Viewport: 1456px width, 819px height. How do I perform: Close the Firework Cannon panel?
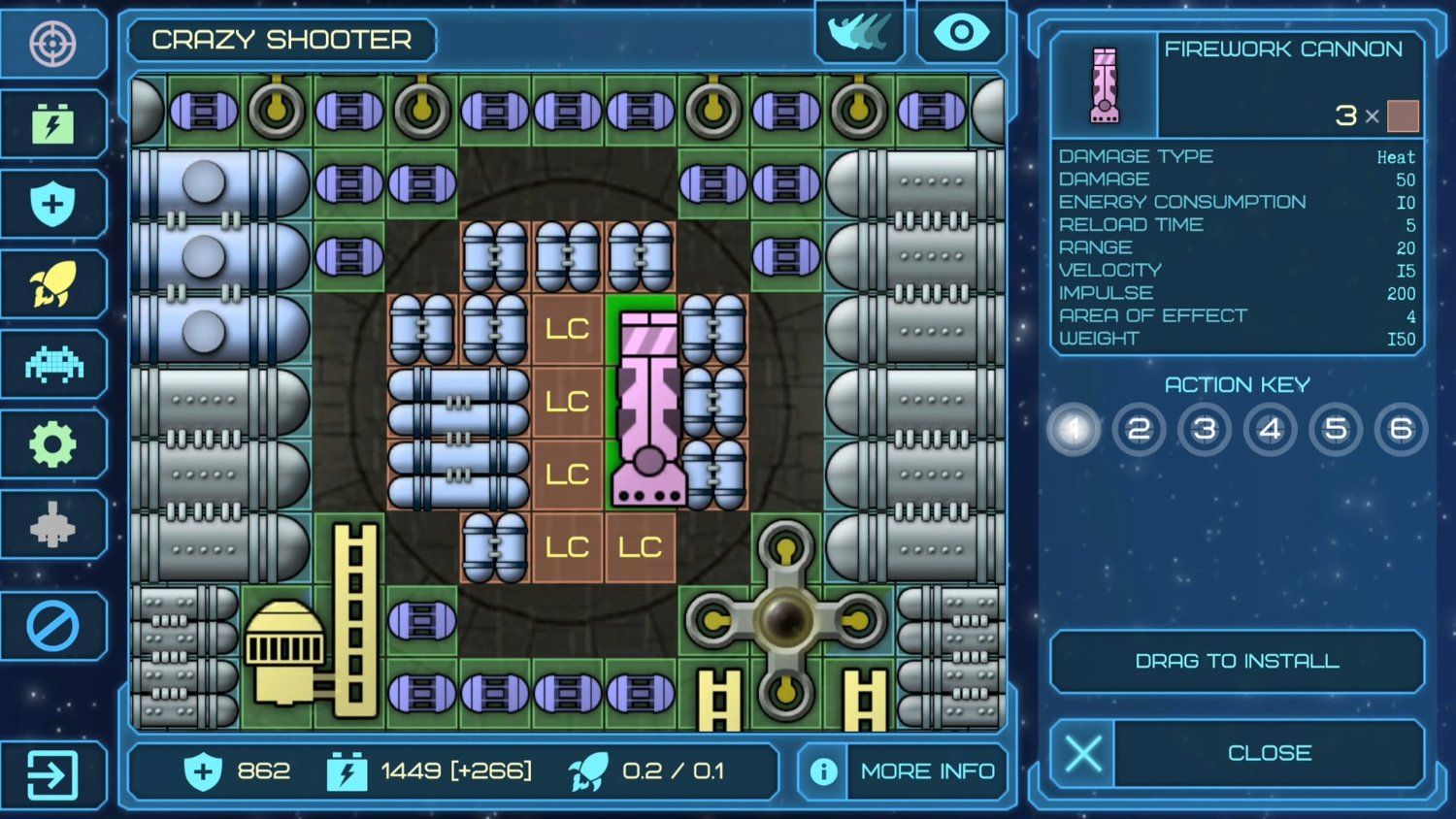pos(1238,753)
